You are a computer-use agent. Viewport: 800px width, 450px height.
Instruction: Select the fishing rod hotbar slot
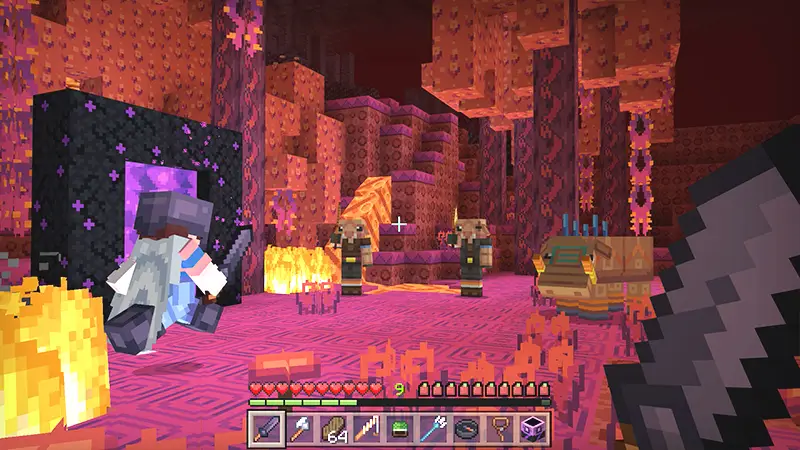[x=367, y=430]
